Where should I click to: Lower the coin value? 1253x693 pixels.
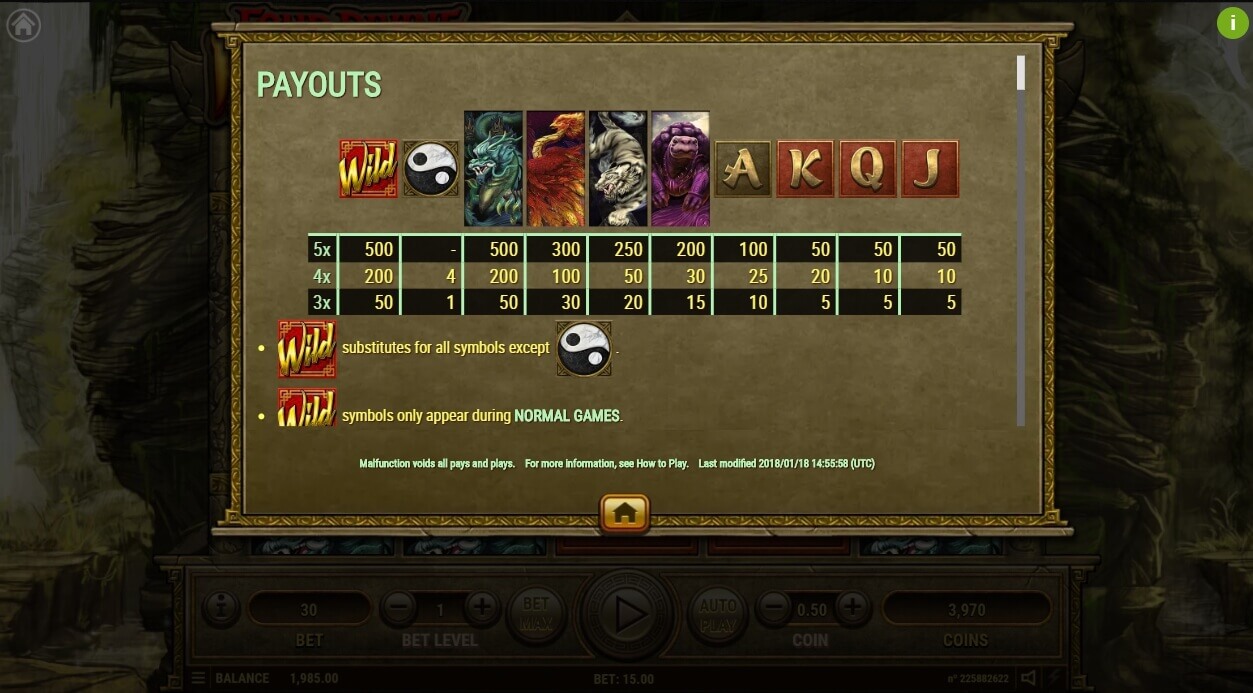772,607
